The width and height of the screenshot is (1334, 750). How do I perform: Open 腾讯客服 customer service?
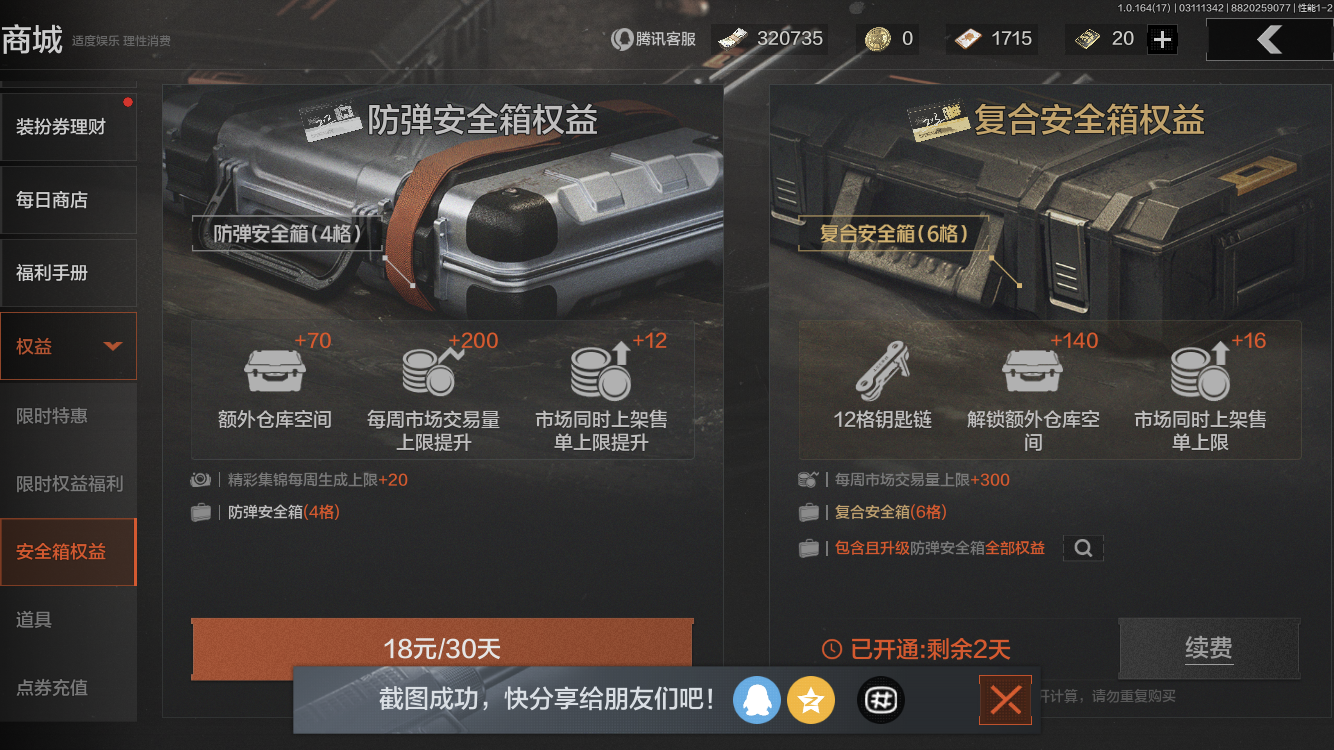tap(651, 39)
